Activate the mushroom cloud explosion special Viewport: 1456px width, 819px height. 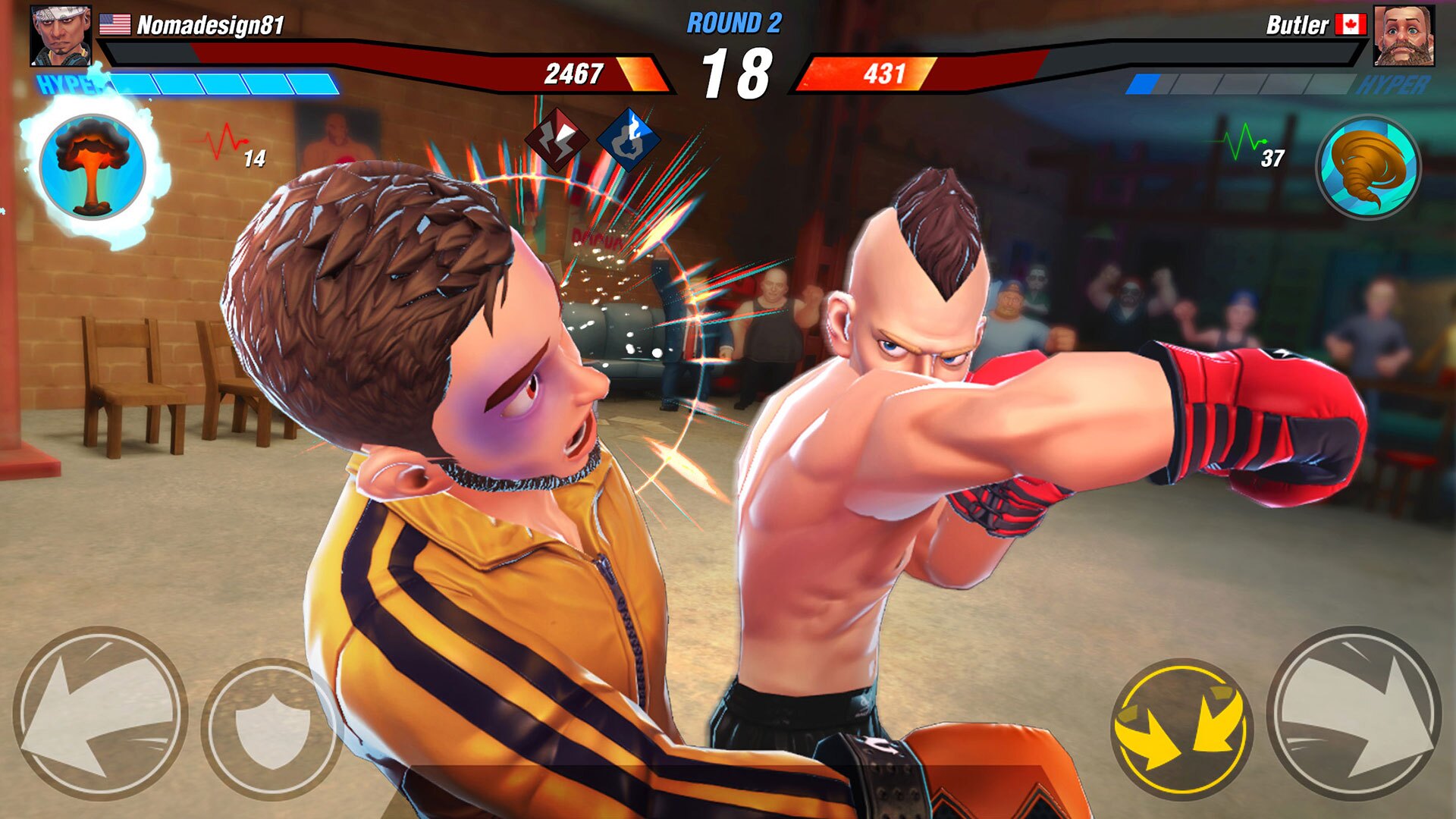point(92,167)
